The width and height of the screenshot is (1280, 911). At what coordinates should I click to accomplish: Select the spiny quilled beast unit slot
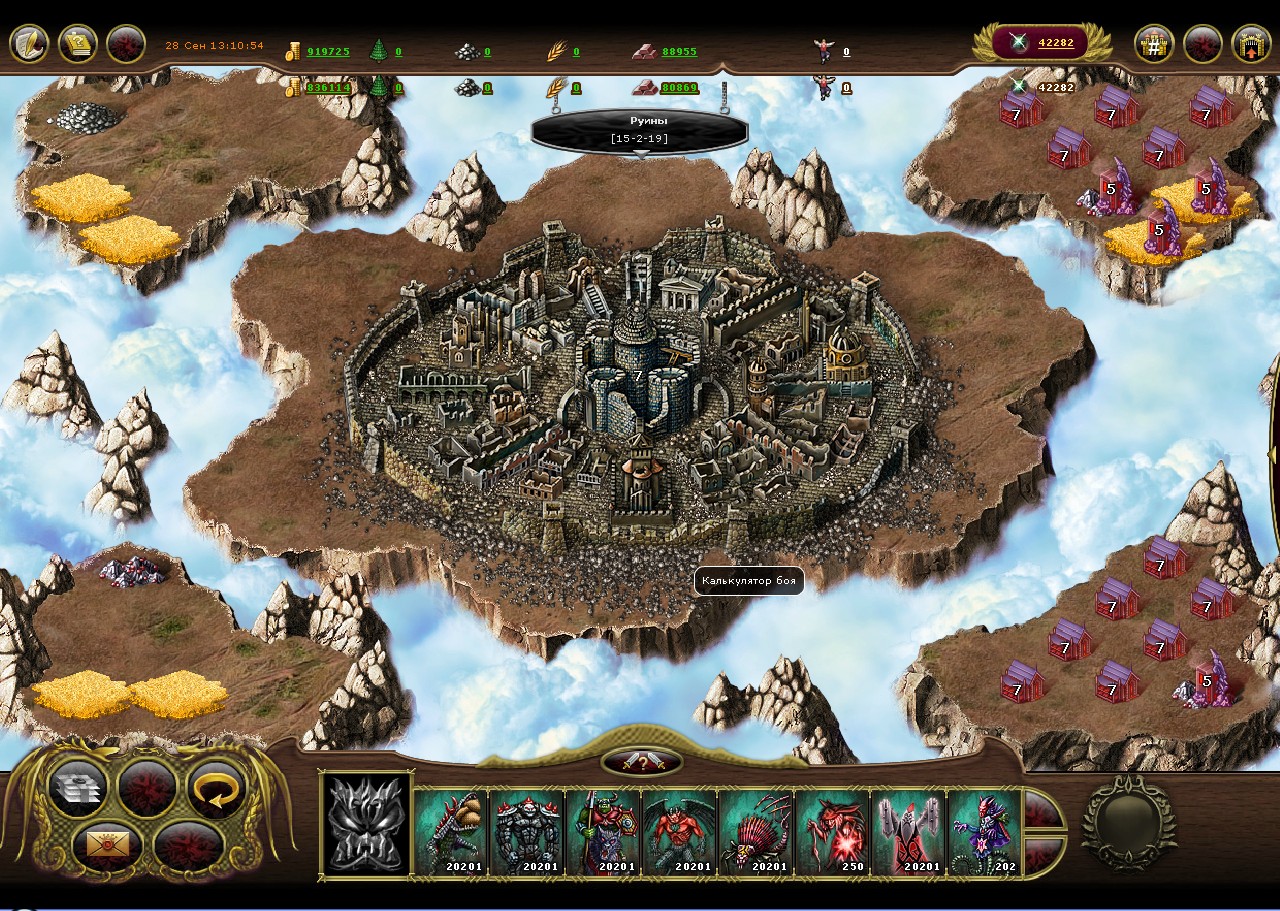click(755, 832)
